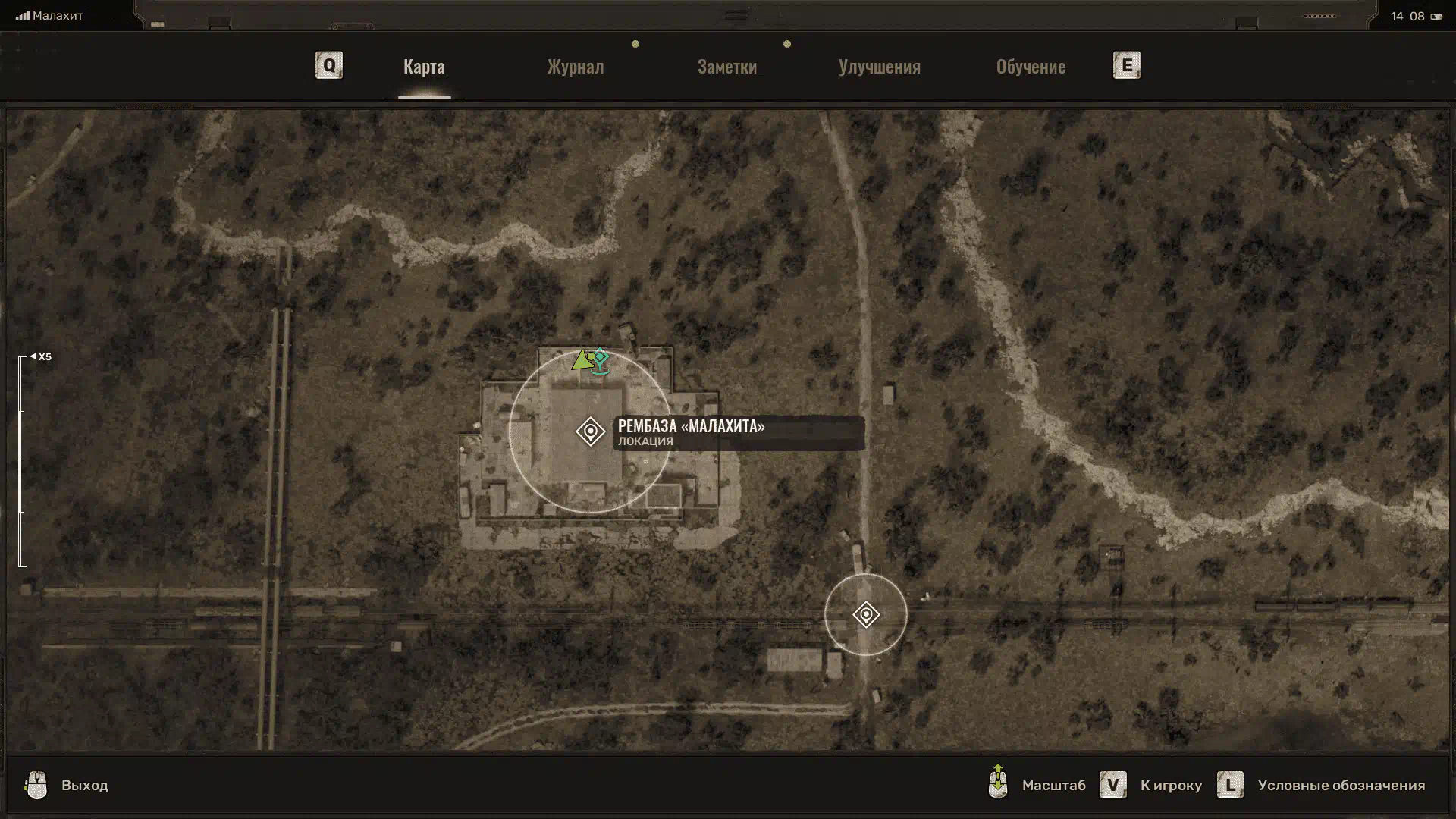
Task: Switch to the Карта tab
Action: (424, 67)
